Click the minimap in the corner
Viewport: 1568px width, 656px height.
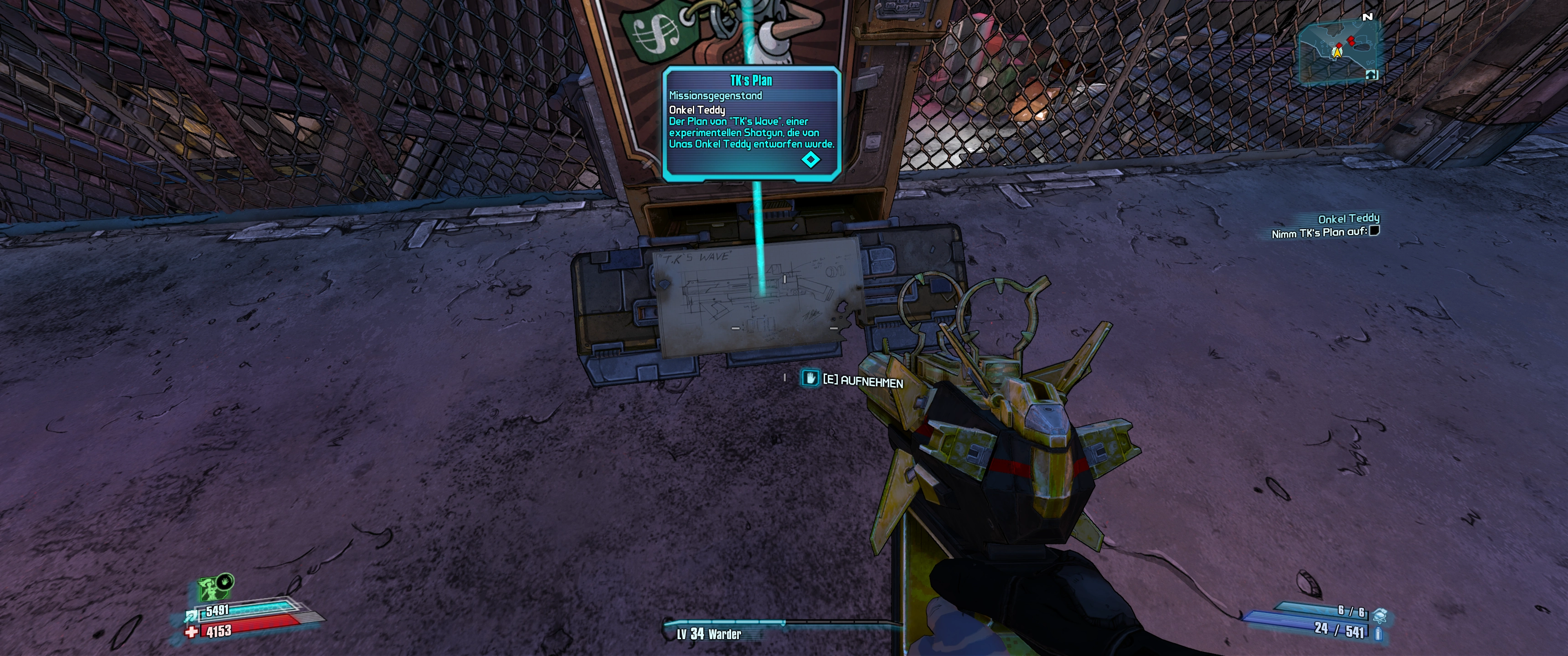1339,51
